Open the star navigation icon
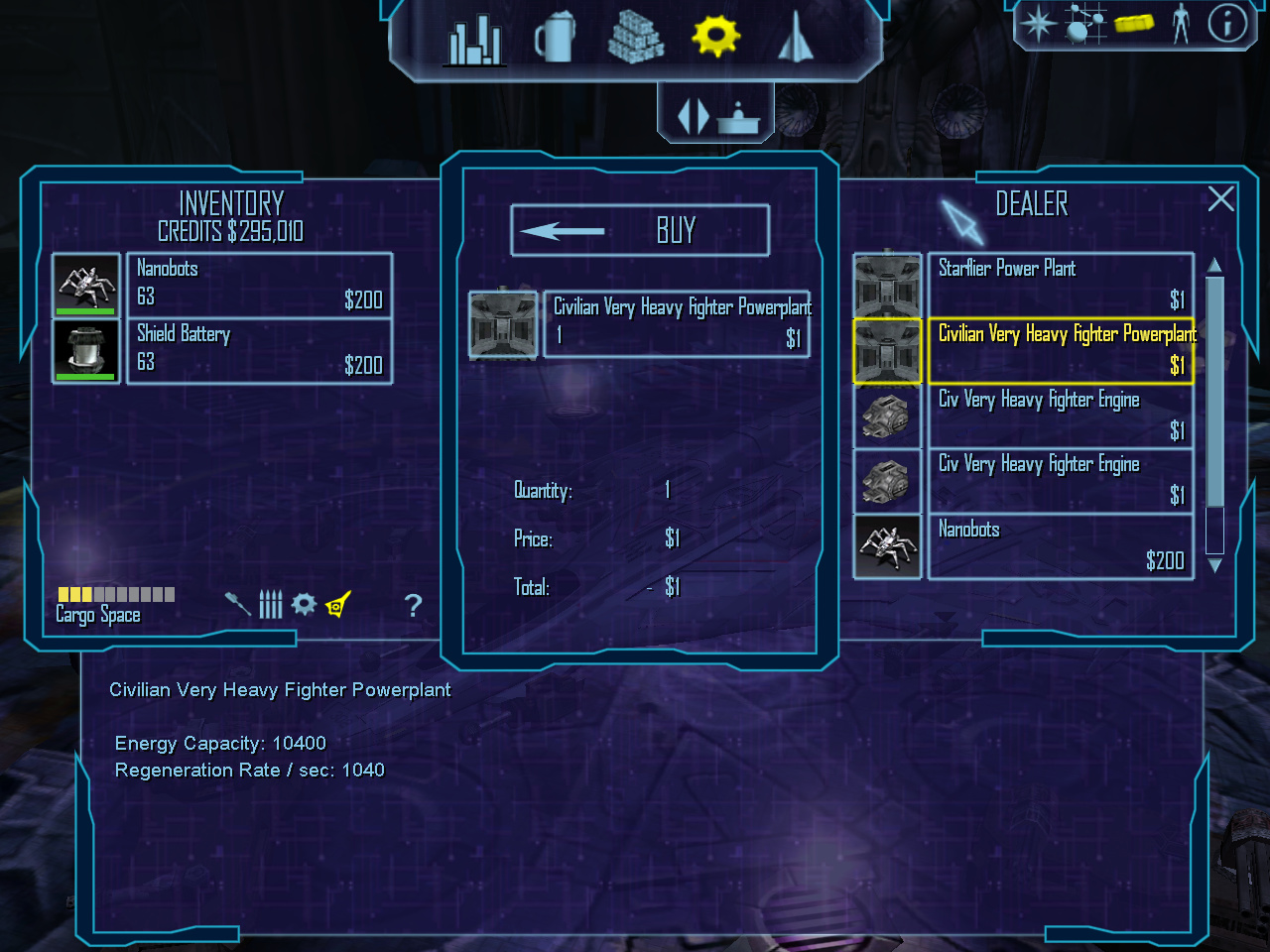The width and height of the screenshot is (1270, 952). pyautogui.click(x=1039, y=23)
